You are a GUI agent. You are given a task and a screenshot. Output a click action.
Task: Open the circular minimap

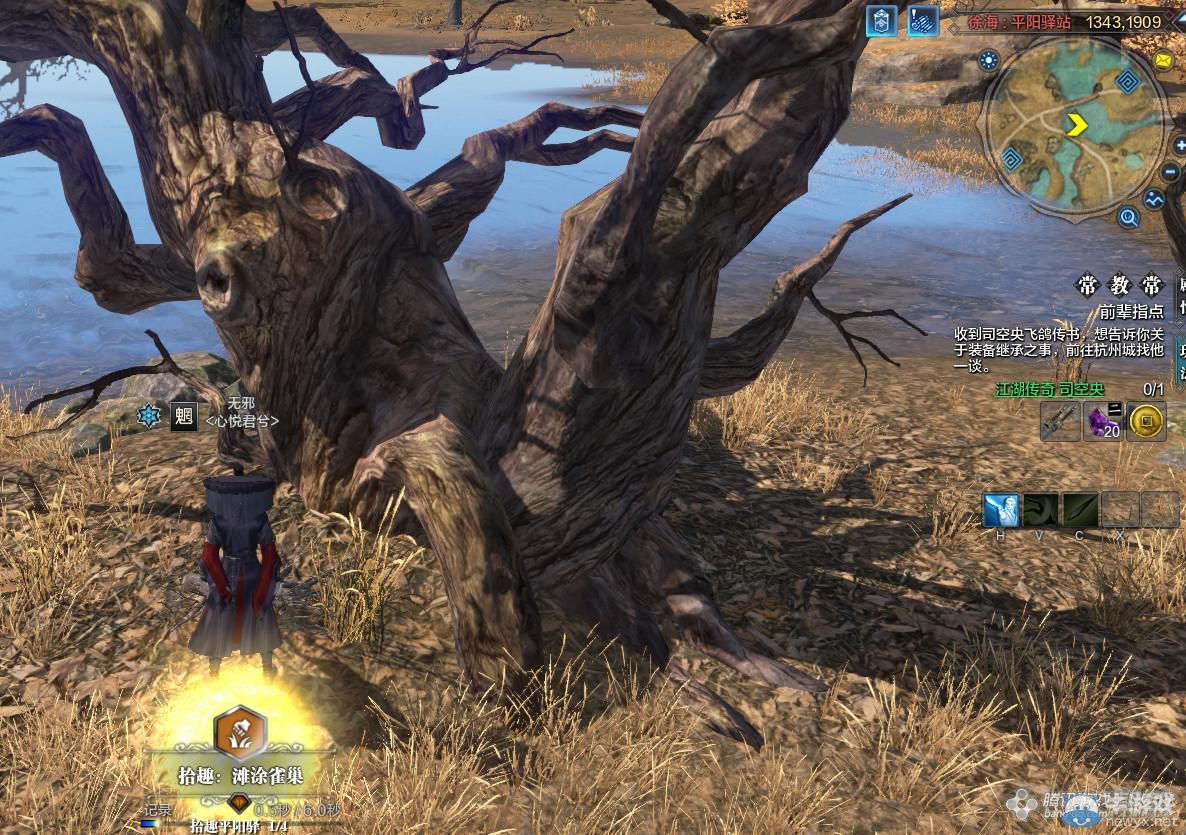1074,126
